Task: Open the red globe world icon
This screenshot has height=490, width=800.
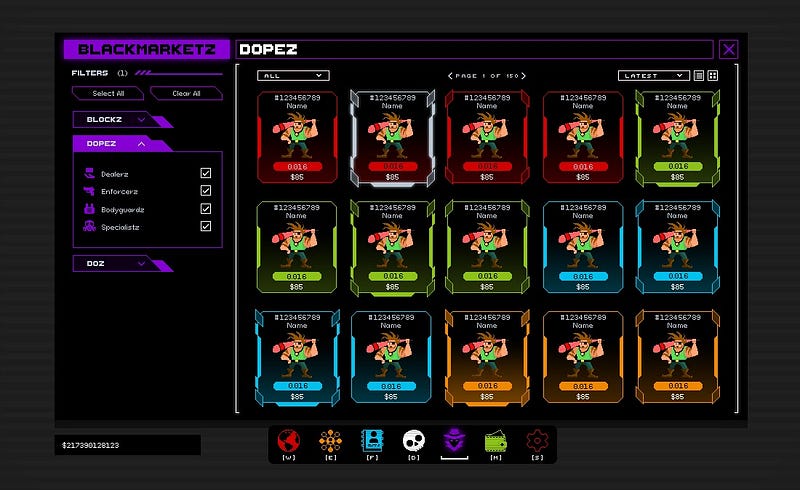Action: [x=289, y=439]
